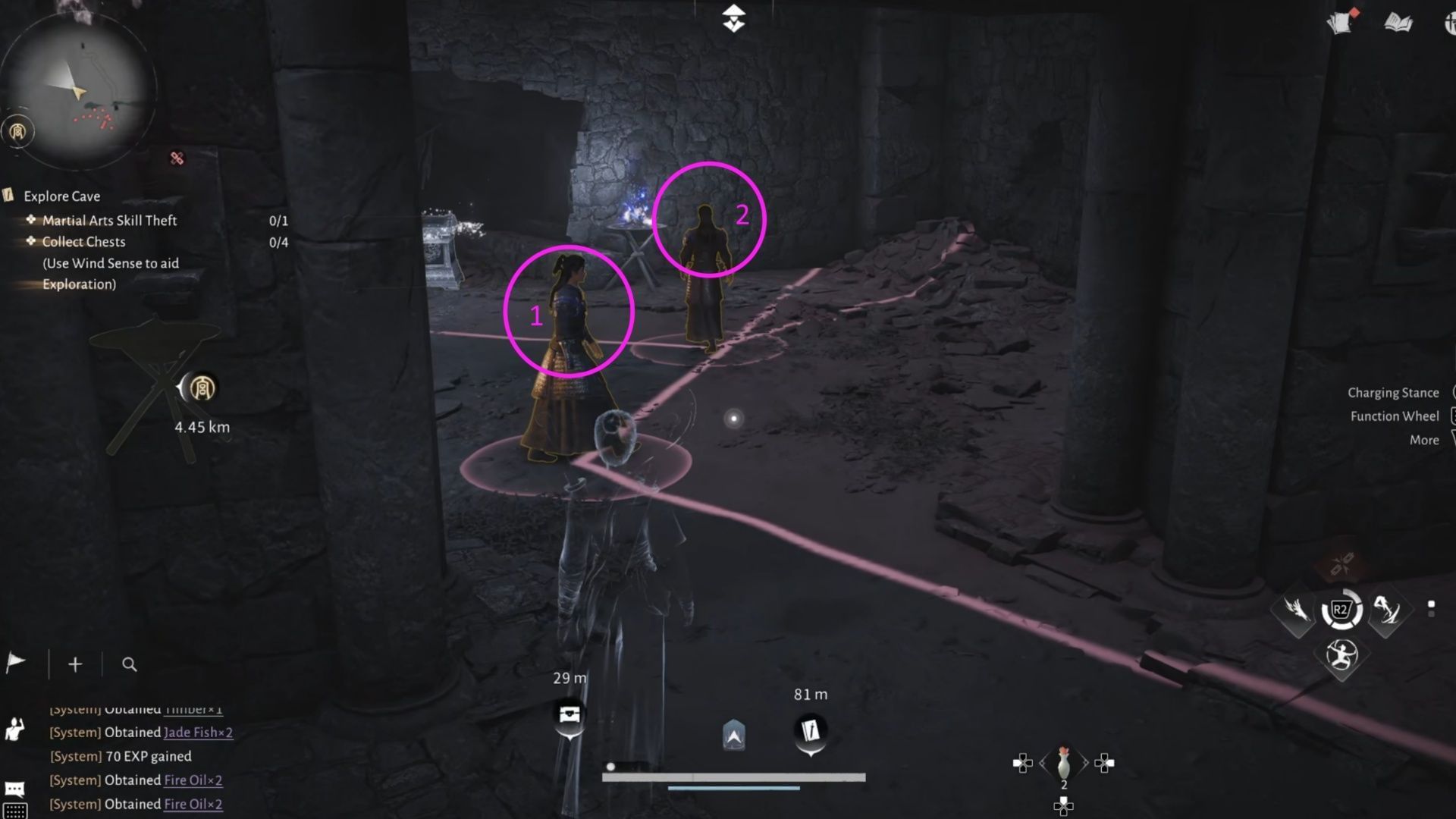This screenshot has width=1456, height=819.
Task: Select the More option on the right
Action: pos(1423,440)
